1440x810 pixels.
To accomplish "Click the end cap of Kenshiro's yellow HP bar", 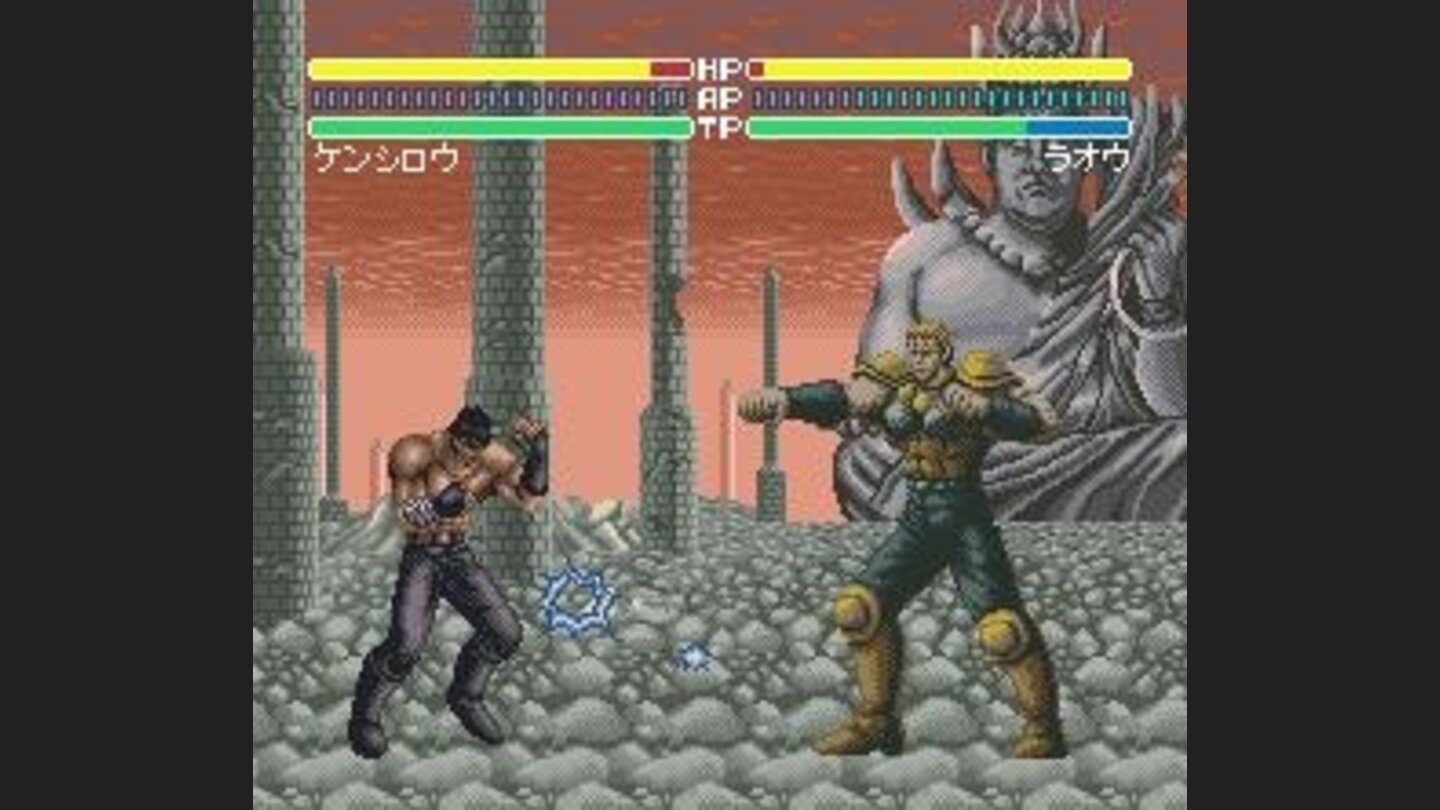I will 313,70.
